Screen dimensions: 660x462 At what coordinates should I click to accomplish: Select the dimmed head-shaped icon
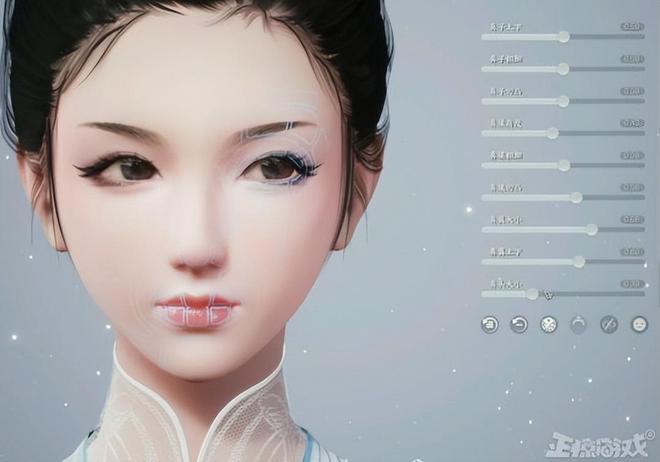pyautogui.click(x=578, y=324)
